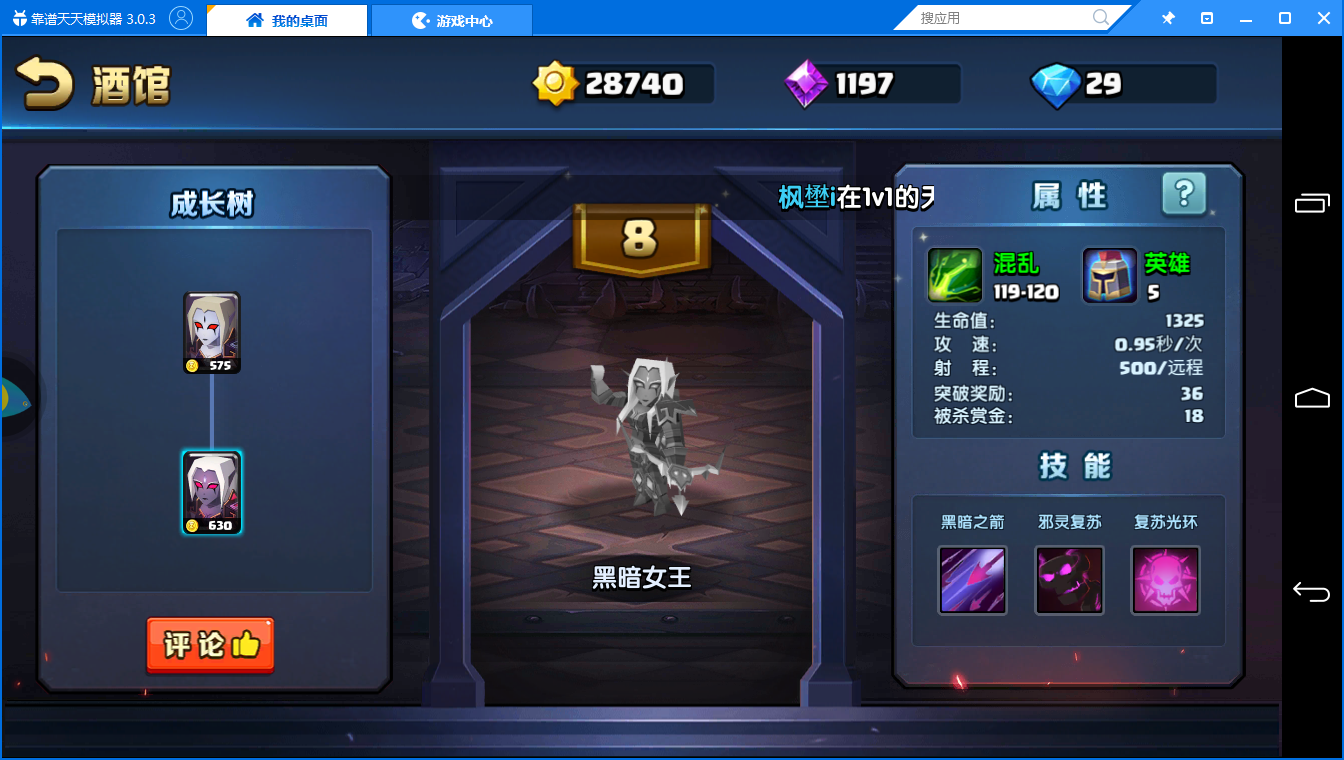The width and height of the screenshot is (1344, 760).
Task: View the 复苏光环 skill icon
Action: [1165, 580]
